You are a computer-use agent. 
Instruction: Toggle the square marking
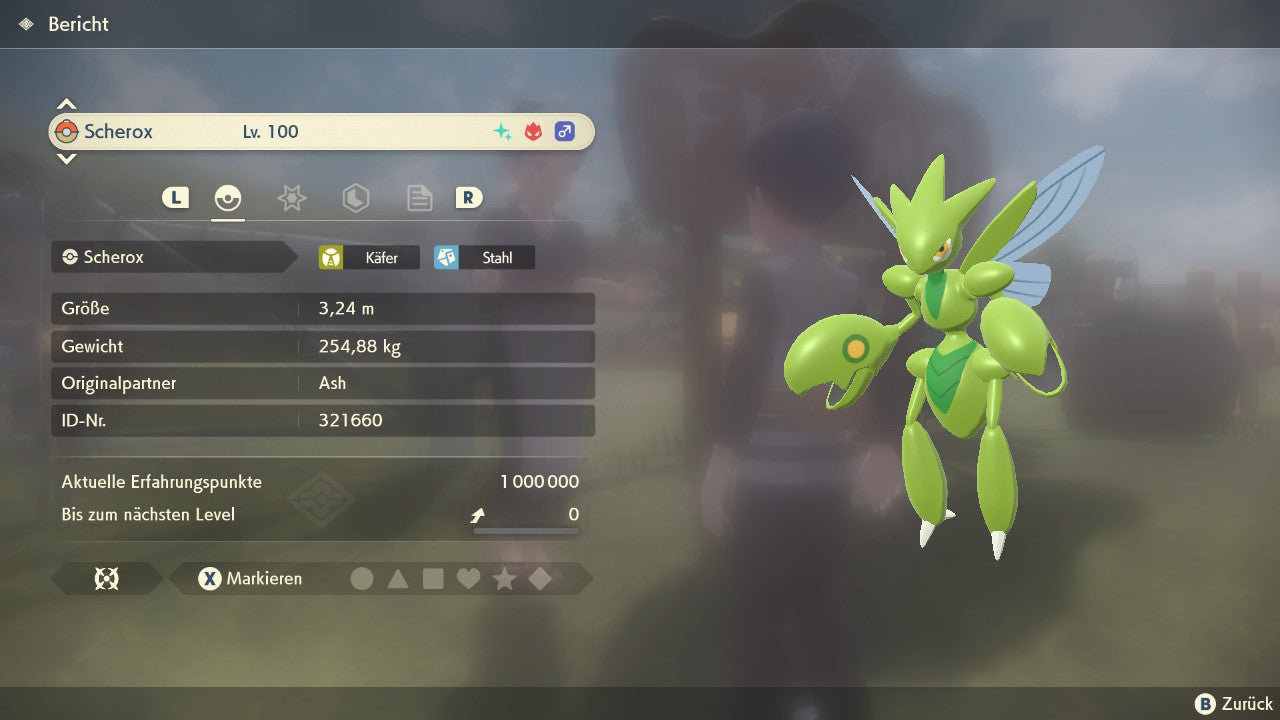(x=433, y=578)
